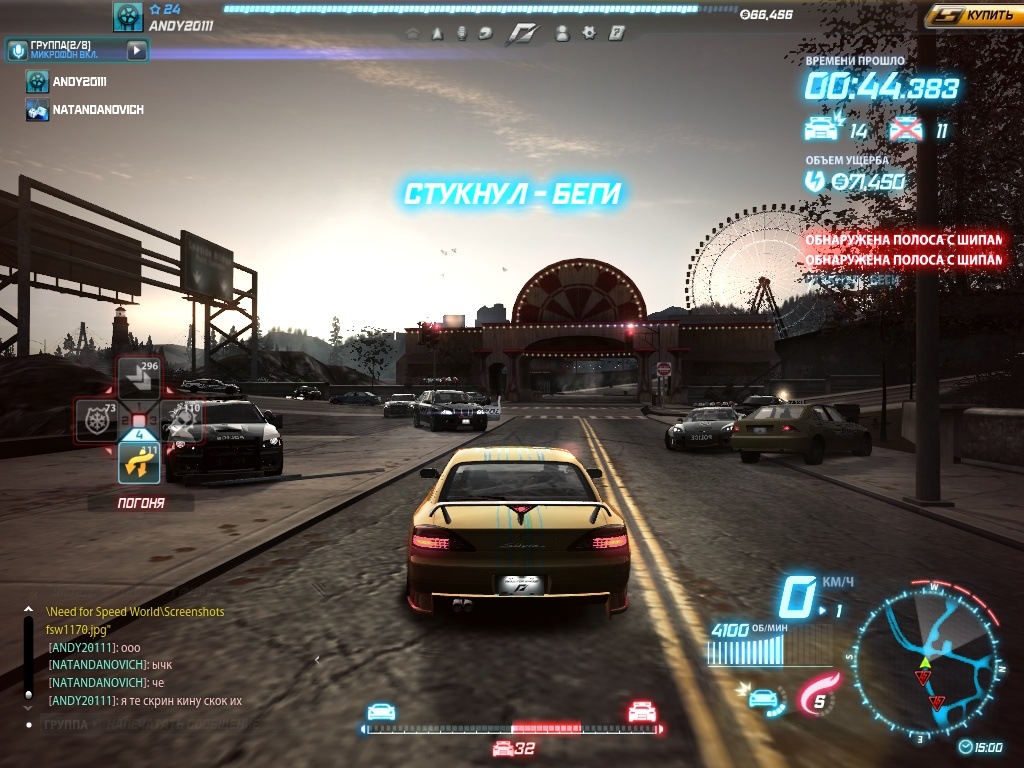Open the navigation arrow icon in top bar
The image size is (1024, 768).
click(437, 33)
